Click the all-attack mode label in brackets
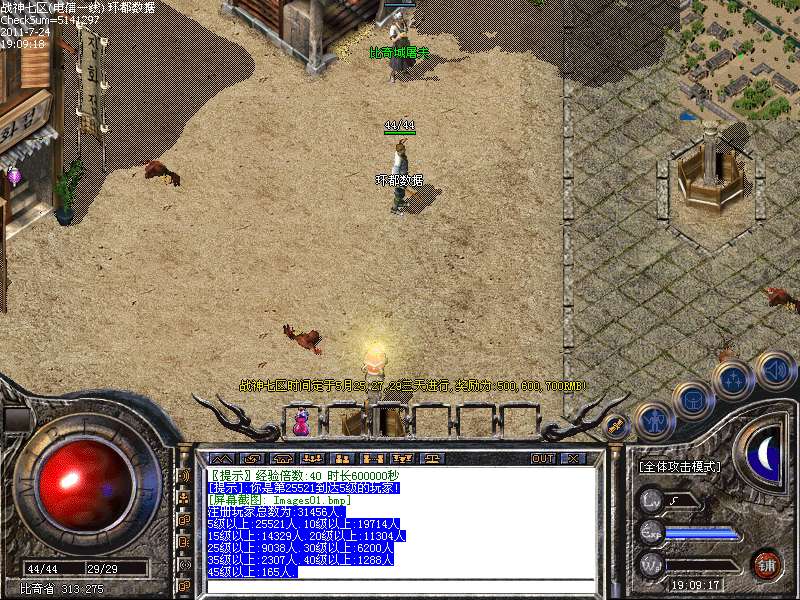 679,466
